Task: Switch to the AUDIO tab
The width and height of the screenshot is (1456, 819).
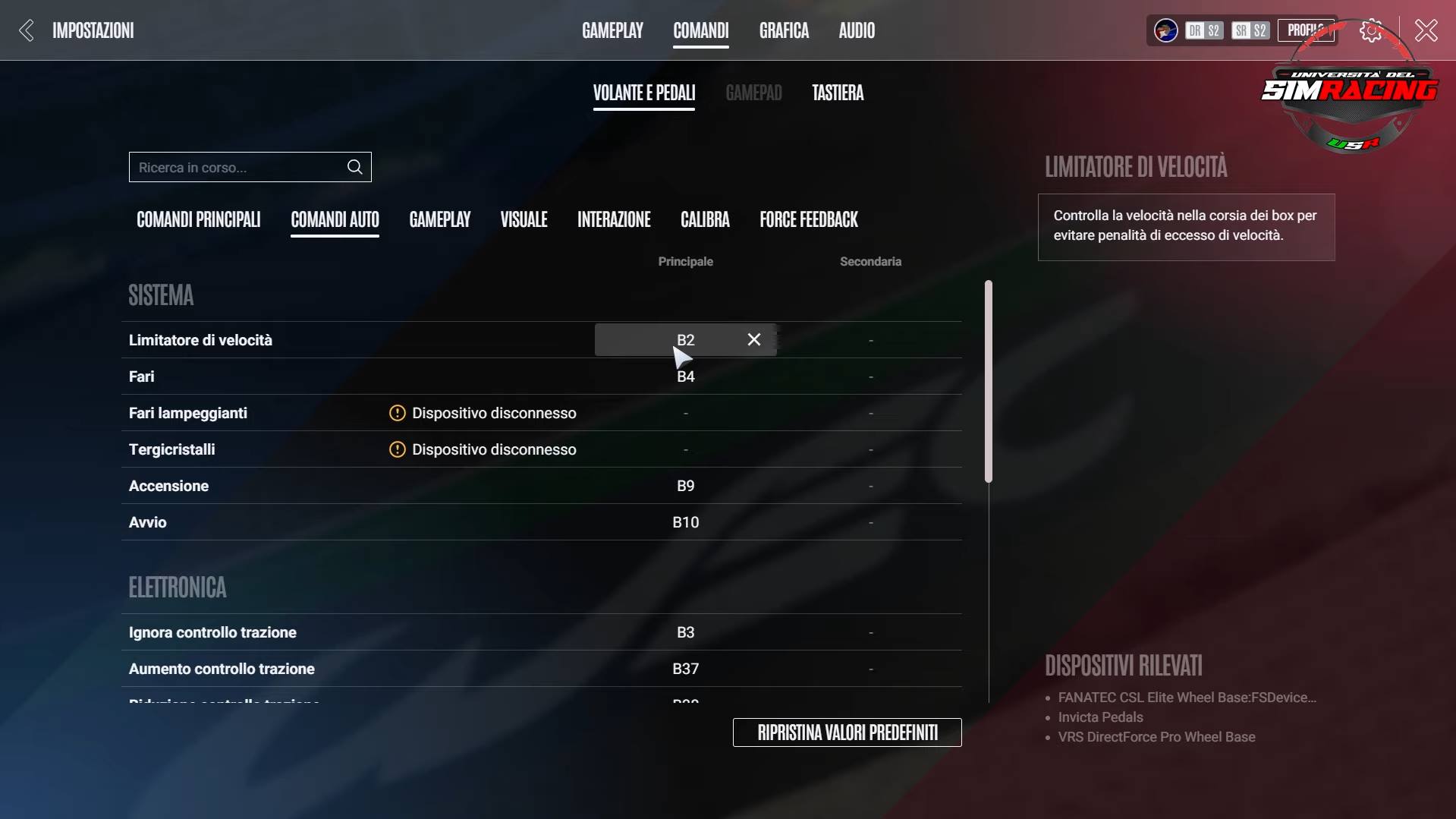Action: (x=856, y=30)
